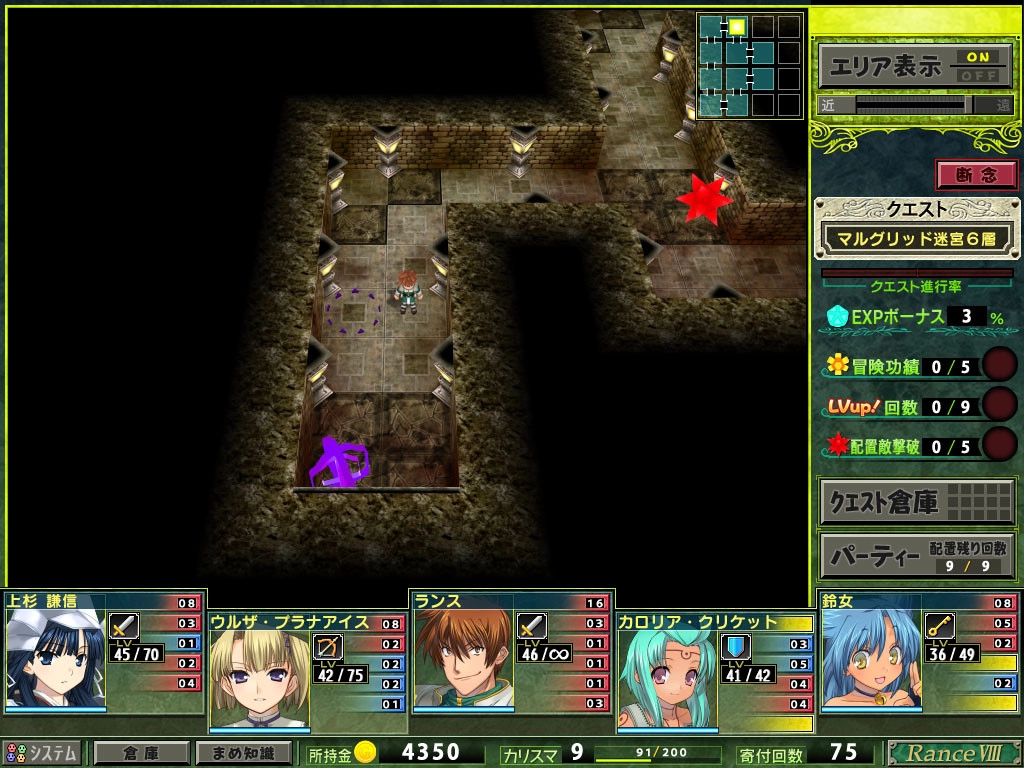Click the 断念 abandon button
Screen dimensions: 1024x768
pos(976,175)
